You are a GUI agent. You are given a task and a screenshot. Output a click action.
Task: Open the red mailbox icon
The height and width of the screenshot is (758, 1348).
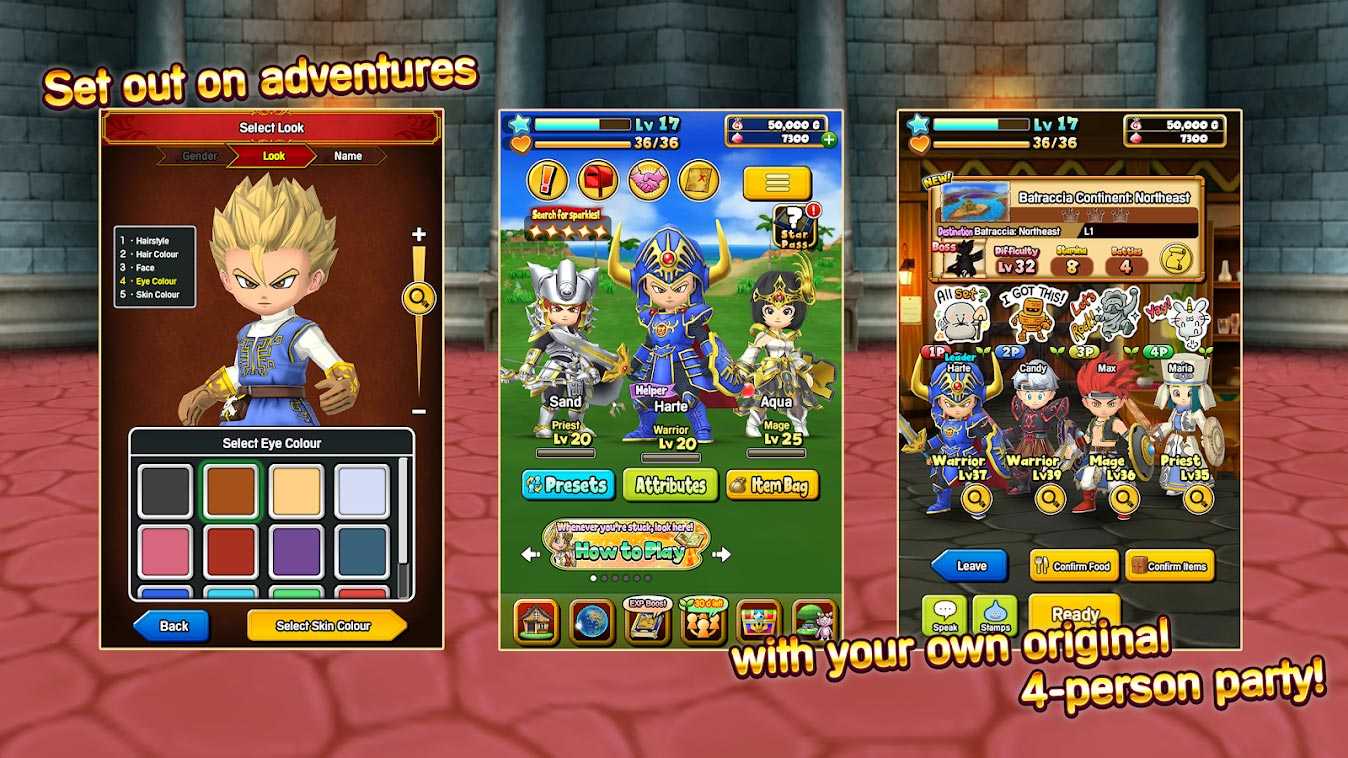tap(597, 180)
